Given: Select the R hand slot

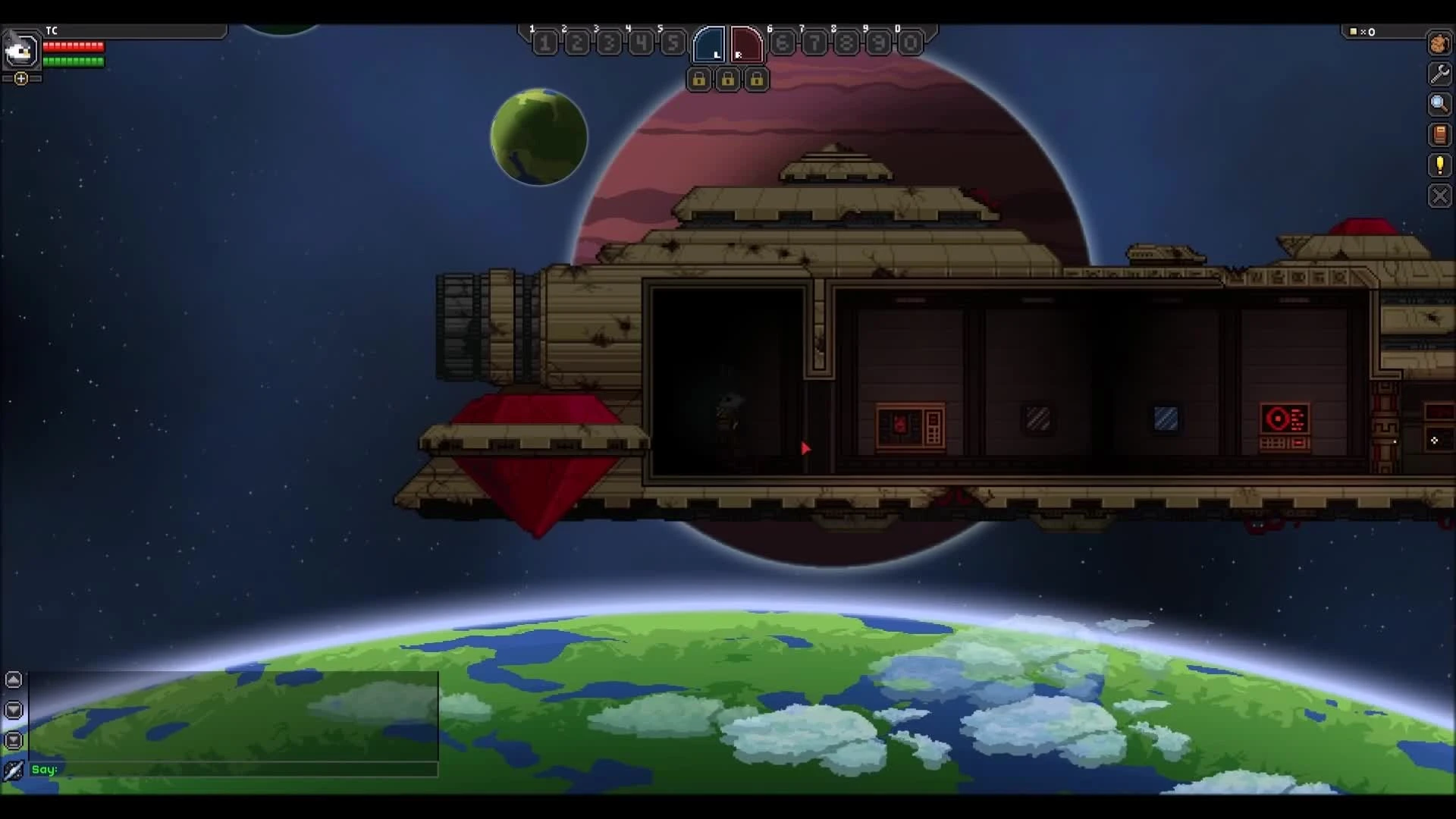Looking at the screenshot, I should pyautogui.click(x=746, y=44).
